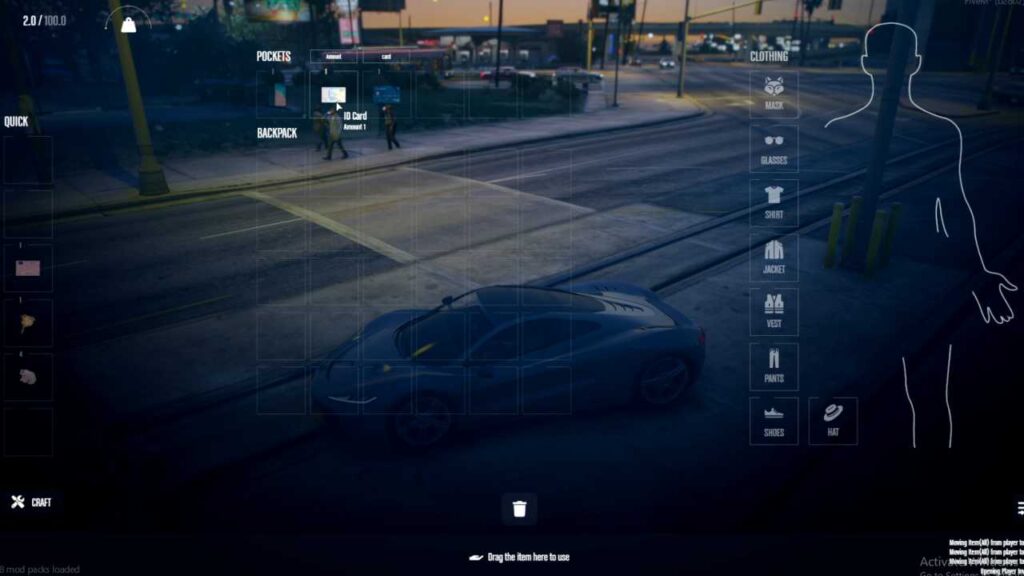Open the hamburger menu at the right edge
The height and width of the screenshot is (576, 1024).
[x=1020, y=508]
